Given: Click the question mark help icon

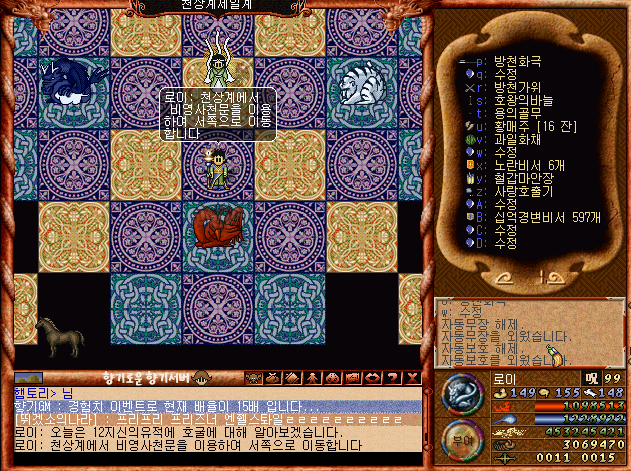Looking at the screenshot, I should (392, 378).
